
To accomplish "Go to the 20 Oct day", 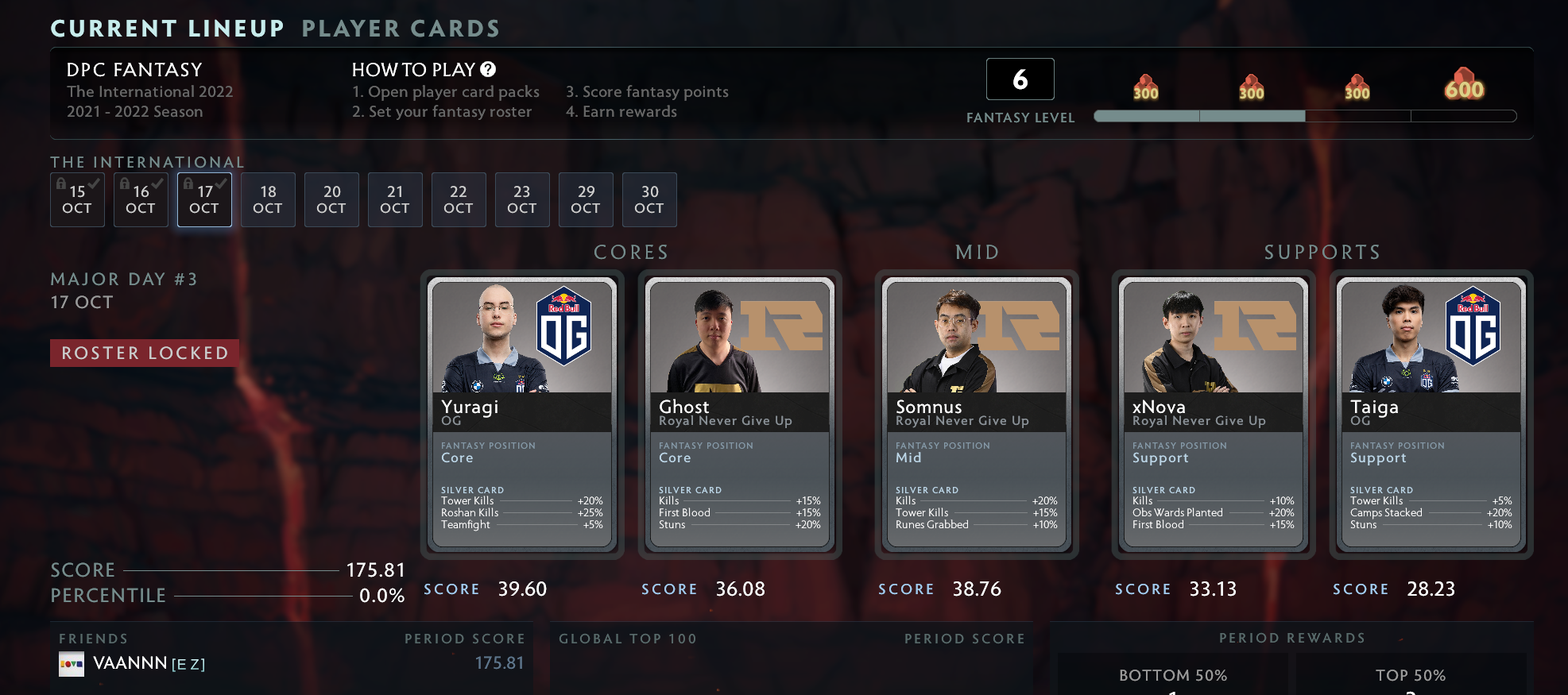I will [331, 200].
